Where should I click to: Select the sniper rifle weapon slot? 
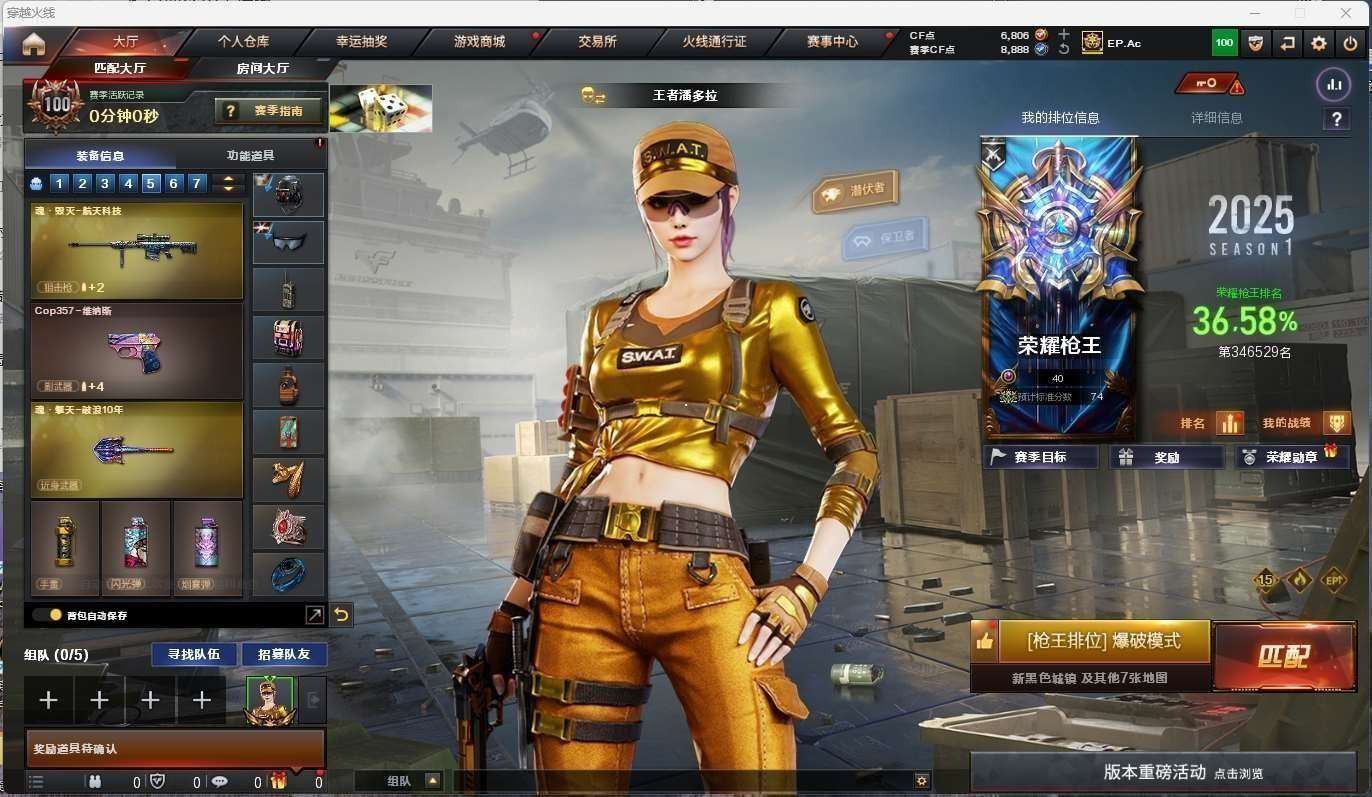(x=137, y=250)
